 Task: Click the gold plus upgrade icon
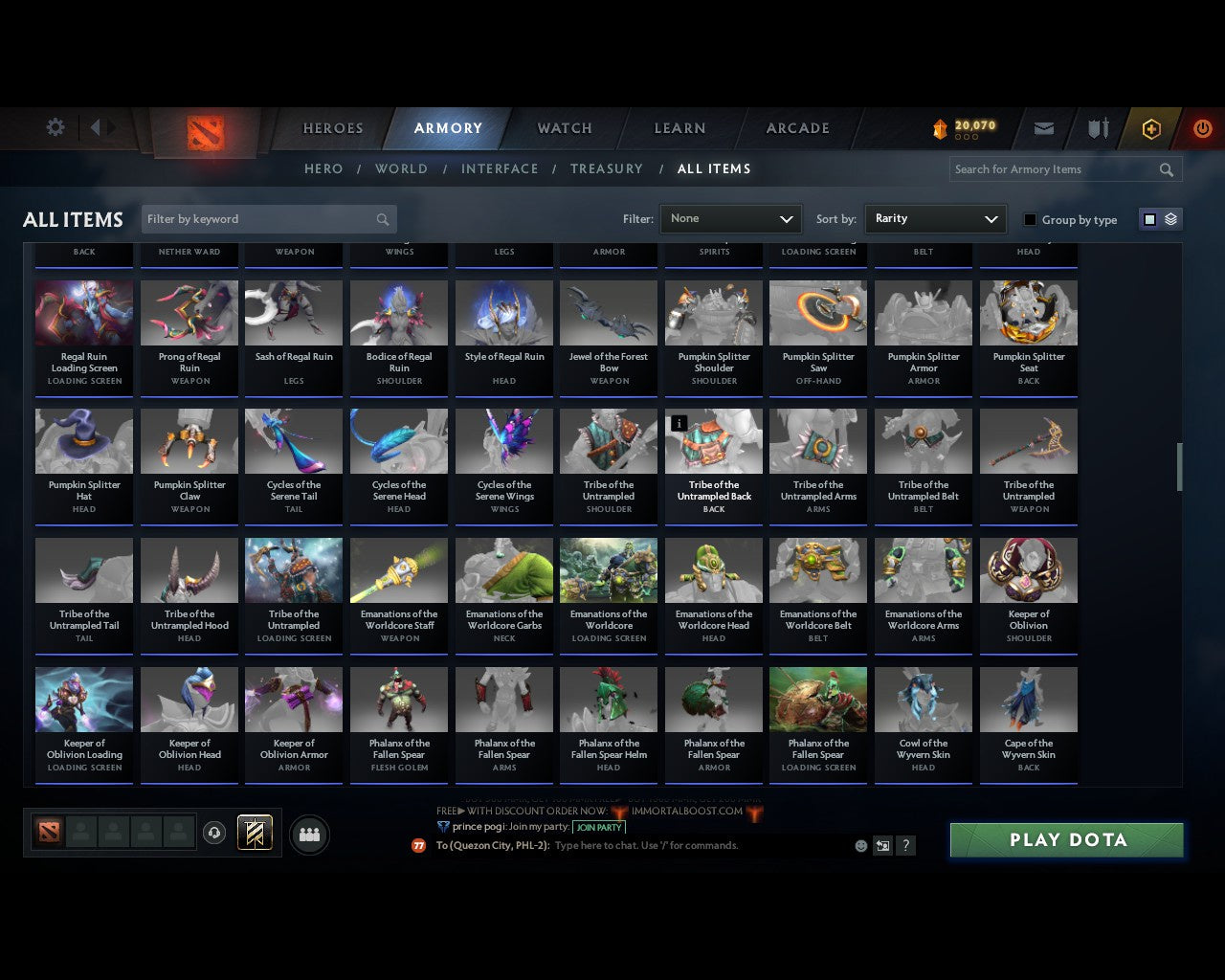(1150, 127)
